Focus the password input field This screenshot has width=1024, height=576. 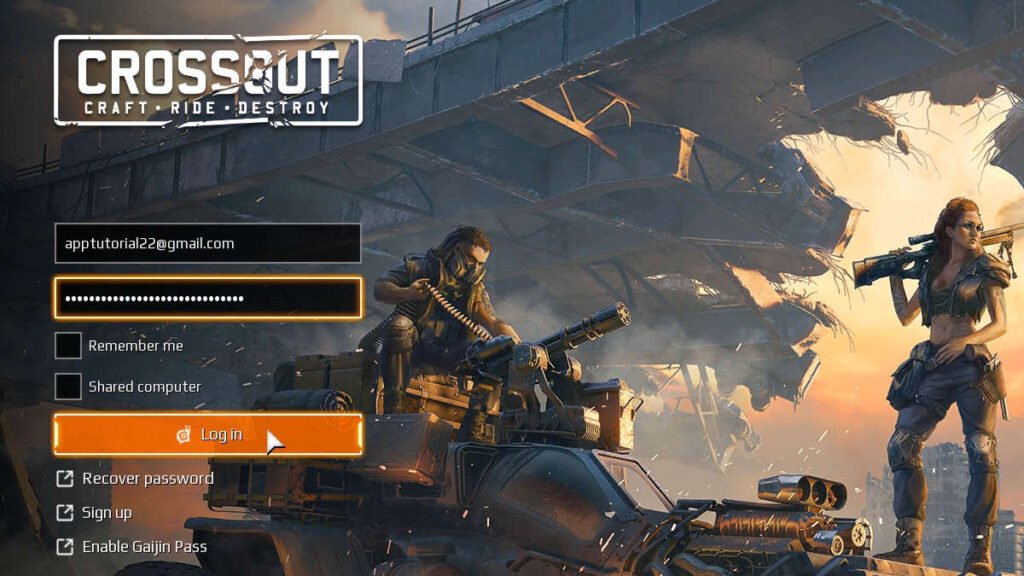207,298
